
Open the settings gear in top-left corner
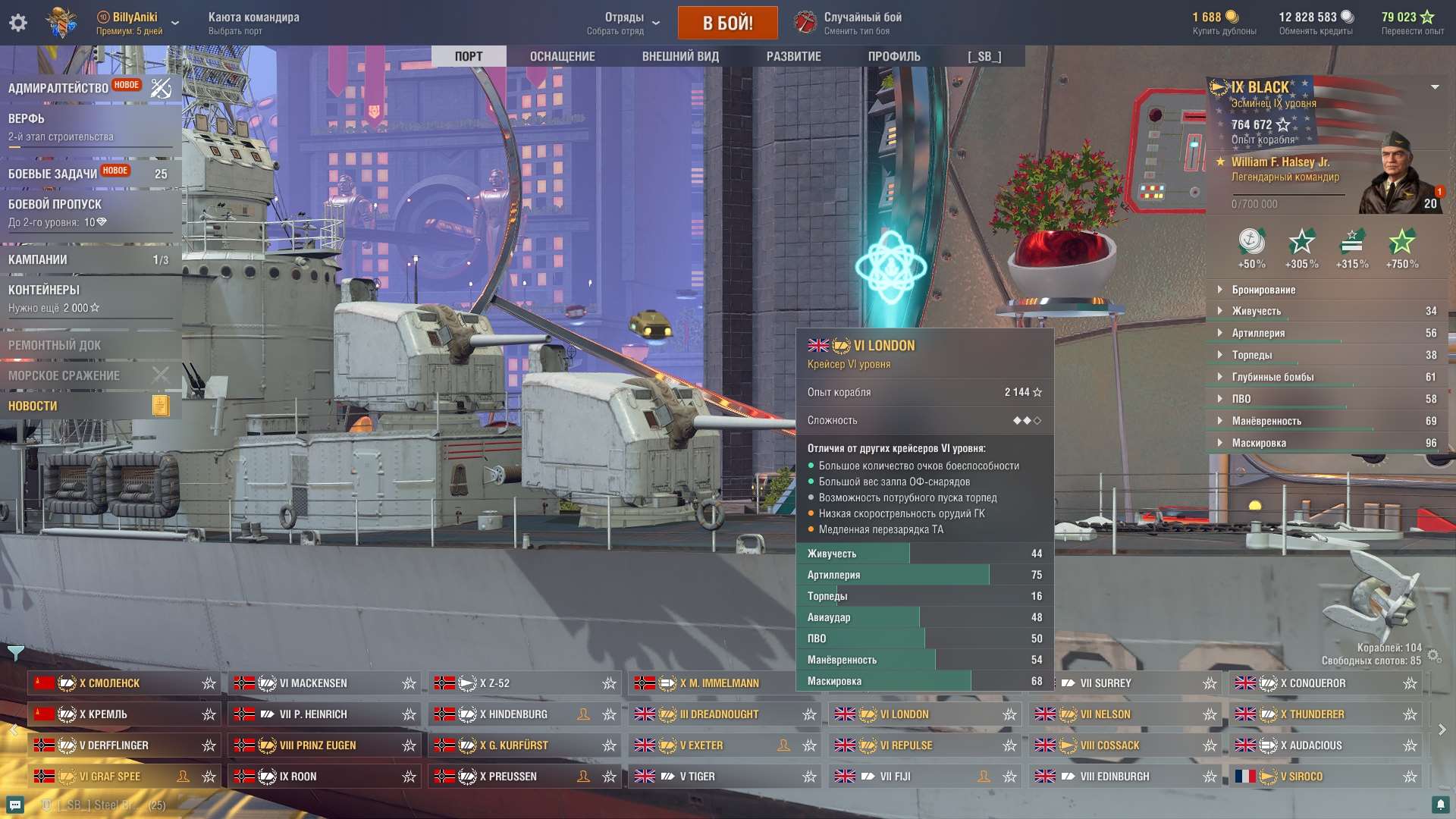click(17, 22)
